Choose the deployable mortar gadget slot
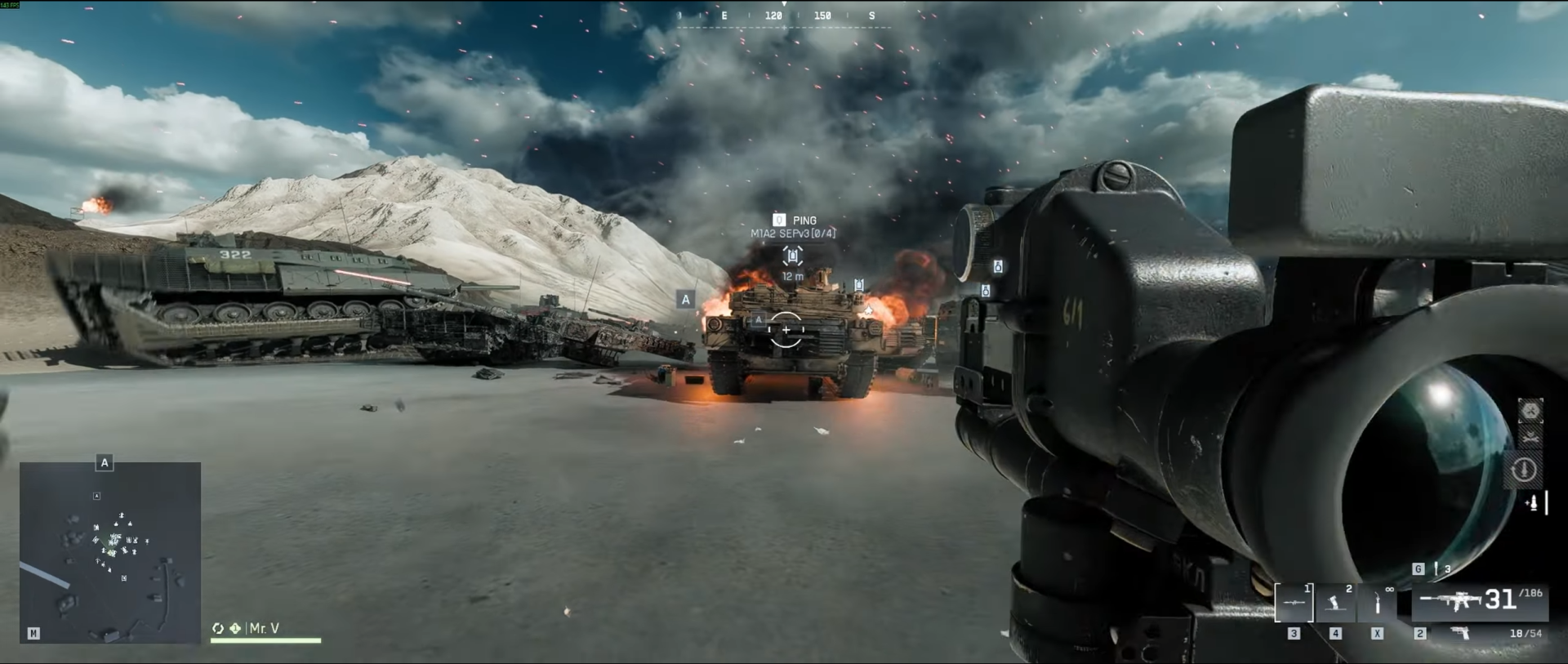1568x664 pixels. tap(1336, 604)
